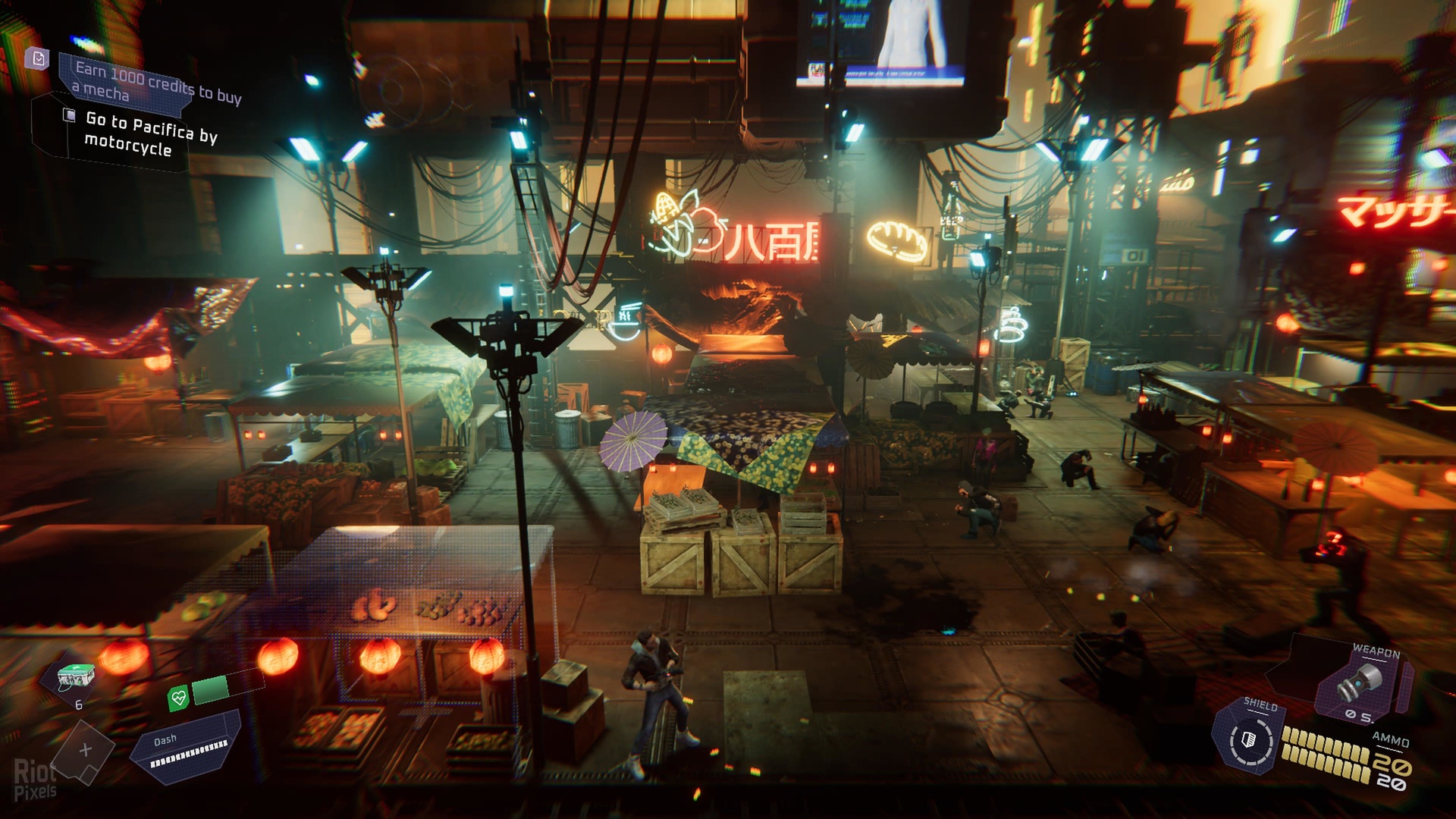
Task: Click the green heart health icon
Action: tap(178, 698)
